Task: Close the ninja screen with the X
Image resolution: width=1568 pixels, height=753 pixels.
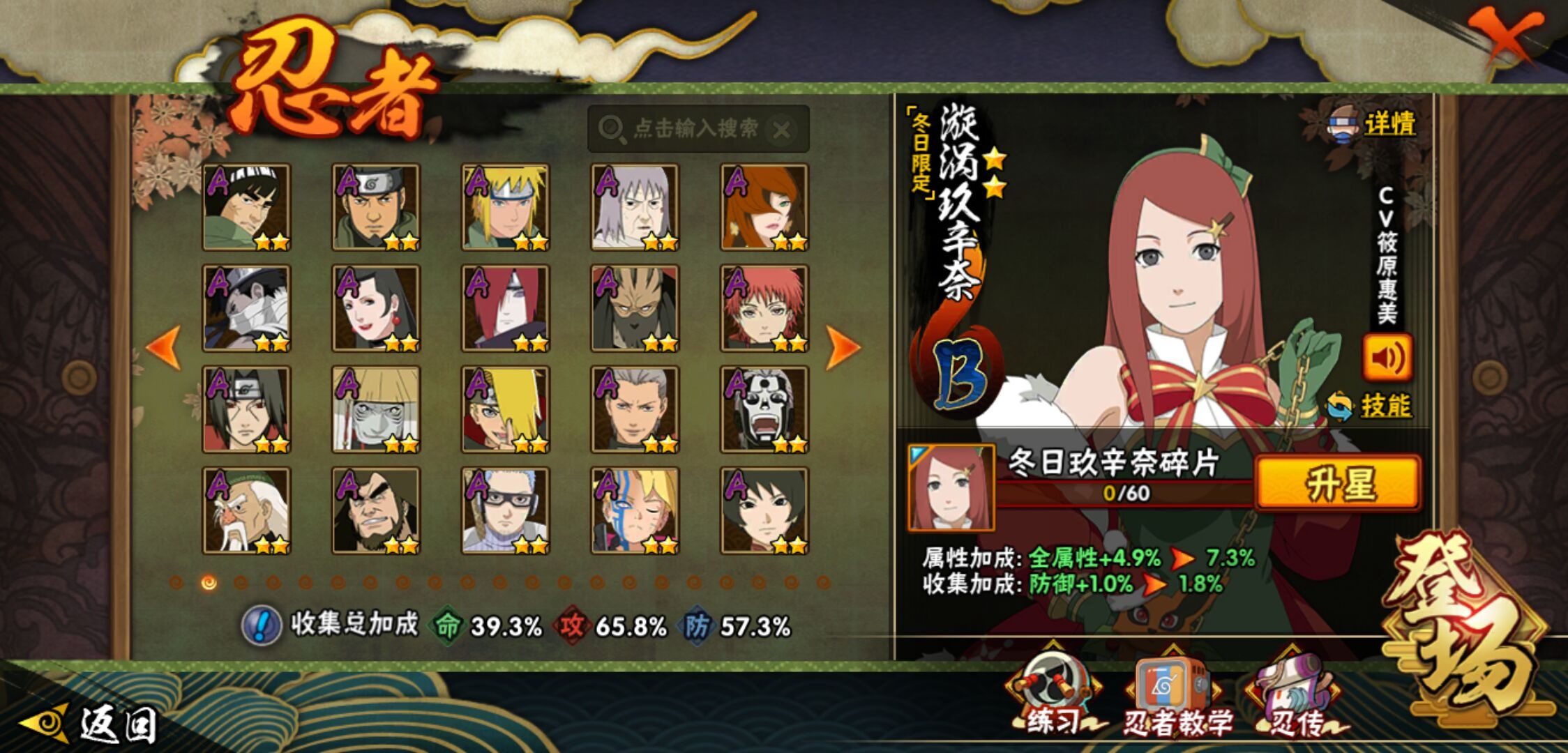Action: [x=1507, y=35]
